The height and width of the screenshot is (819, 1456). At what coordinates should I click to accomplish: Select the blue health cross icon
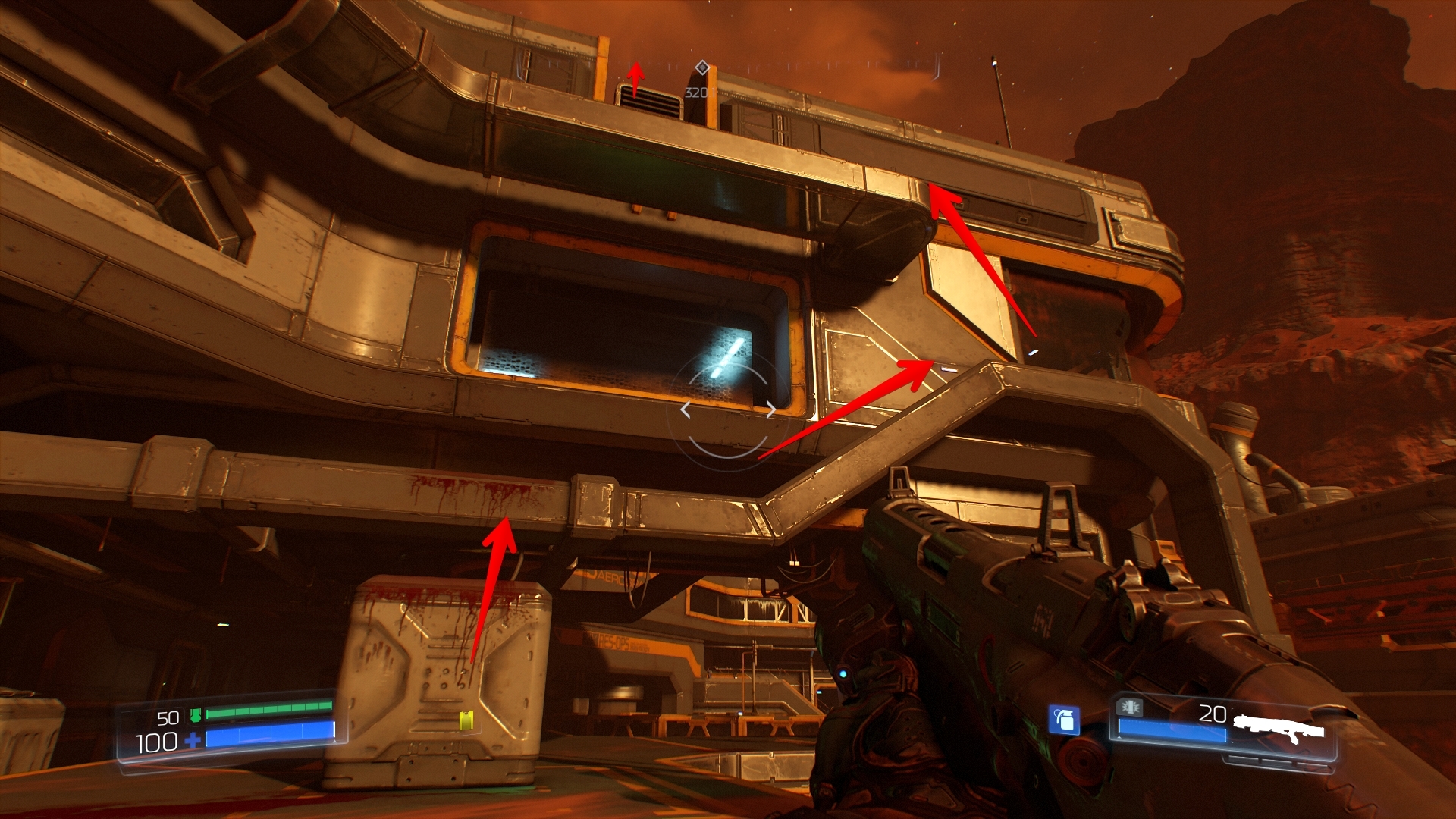(194, 740)
